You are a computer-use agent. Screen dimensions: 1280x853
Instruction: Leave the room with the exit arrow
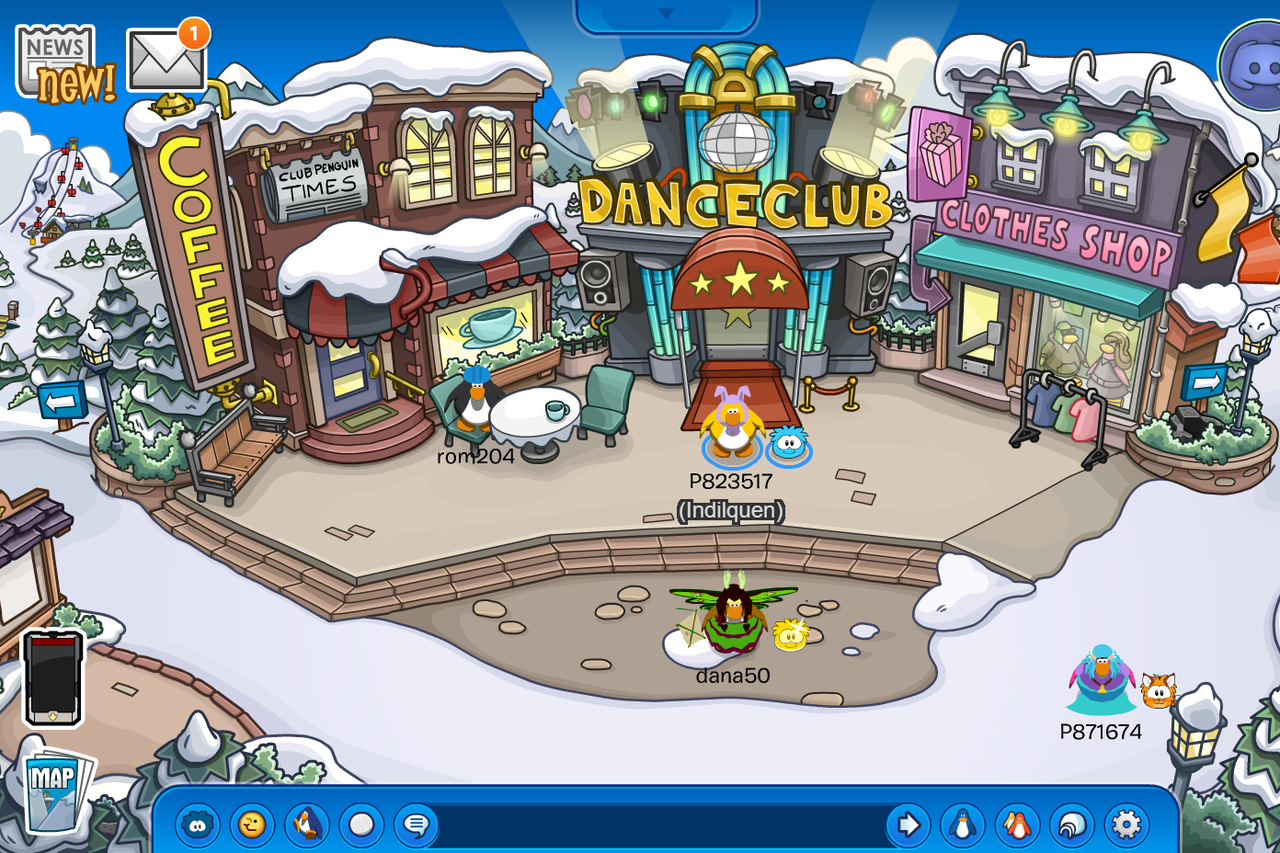point(908,826)
